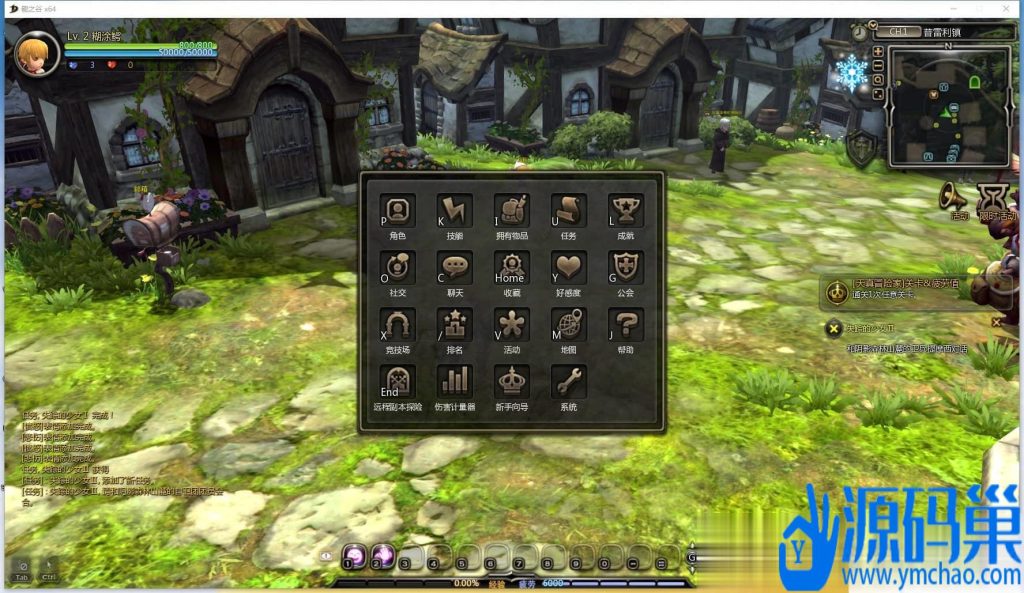This screenshot has width=1024, height=593.
Task: Open the 系统 system wrench icon
Action: tap(568, 383)
